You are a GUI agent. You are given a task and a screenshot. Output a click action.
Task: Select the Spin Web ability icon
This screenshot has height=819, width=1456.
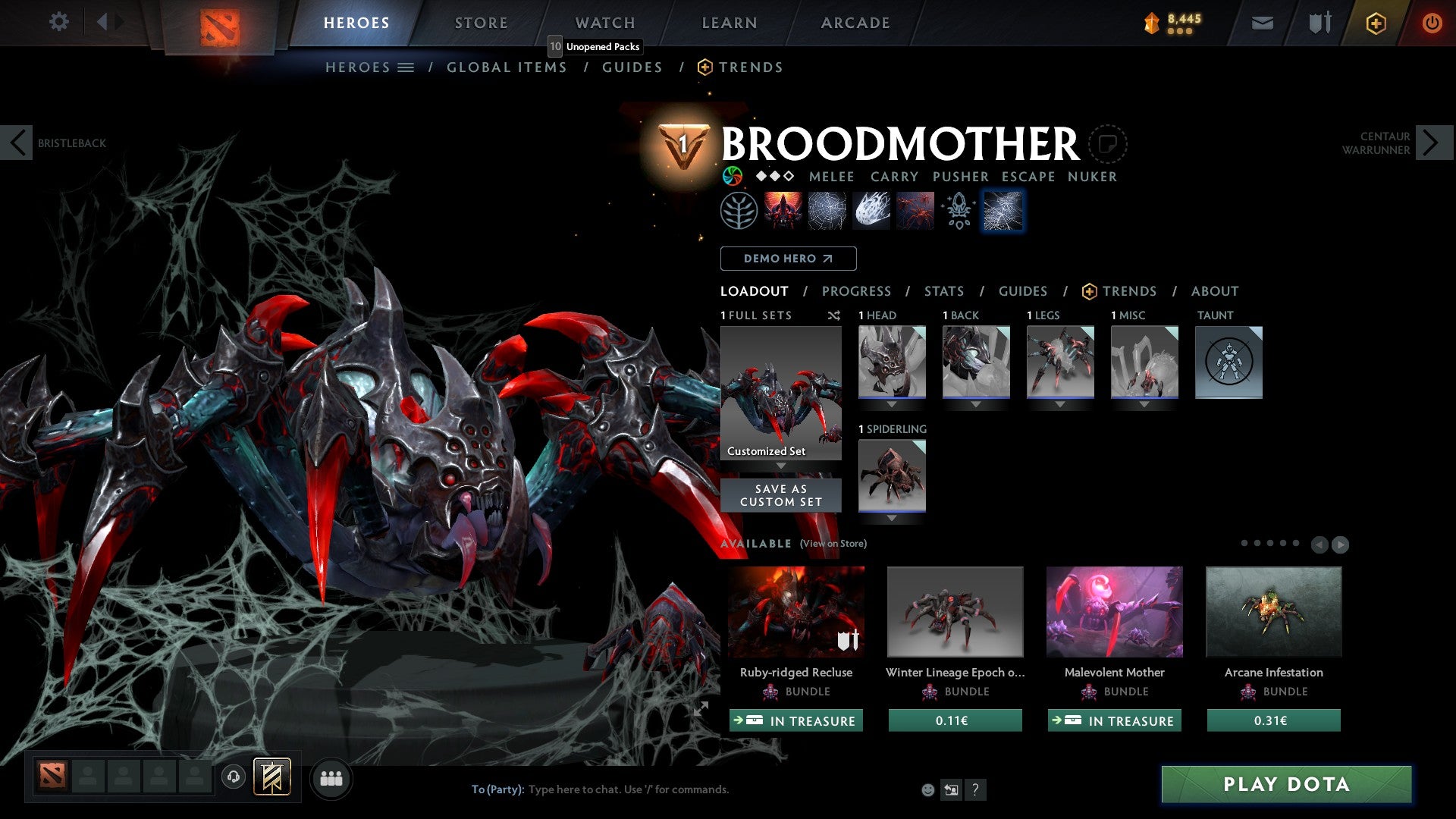827,210
